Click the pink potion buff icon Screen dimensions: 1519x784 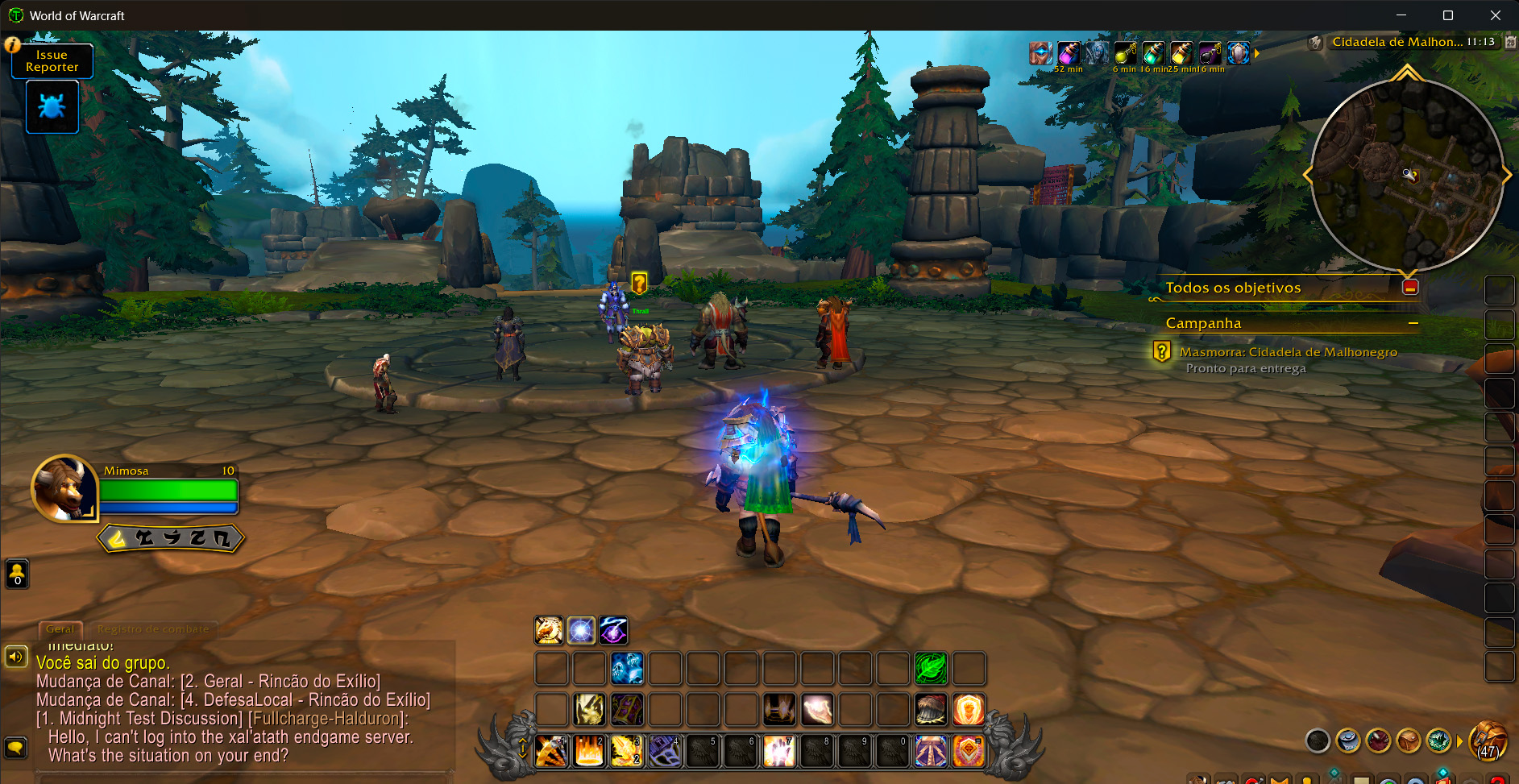pos(1069,53)
